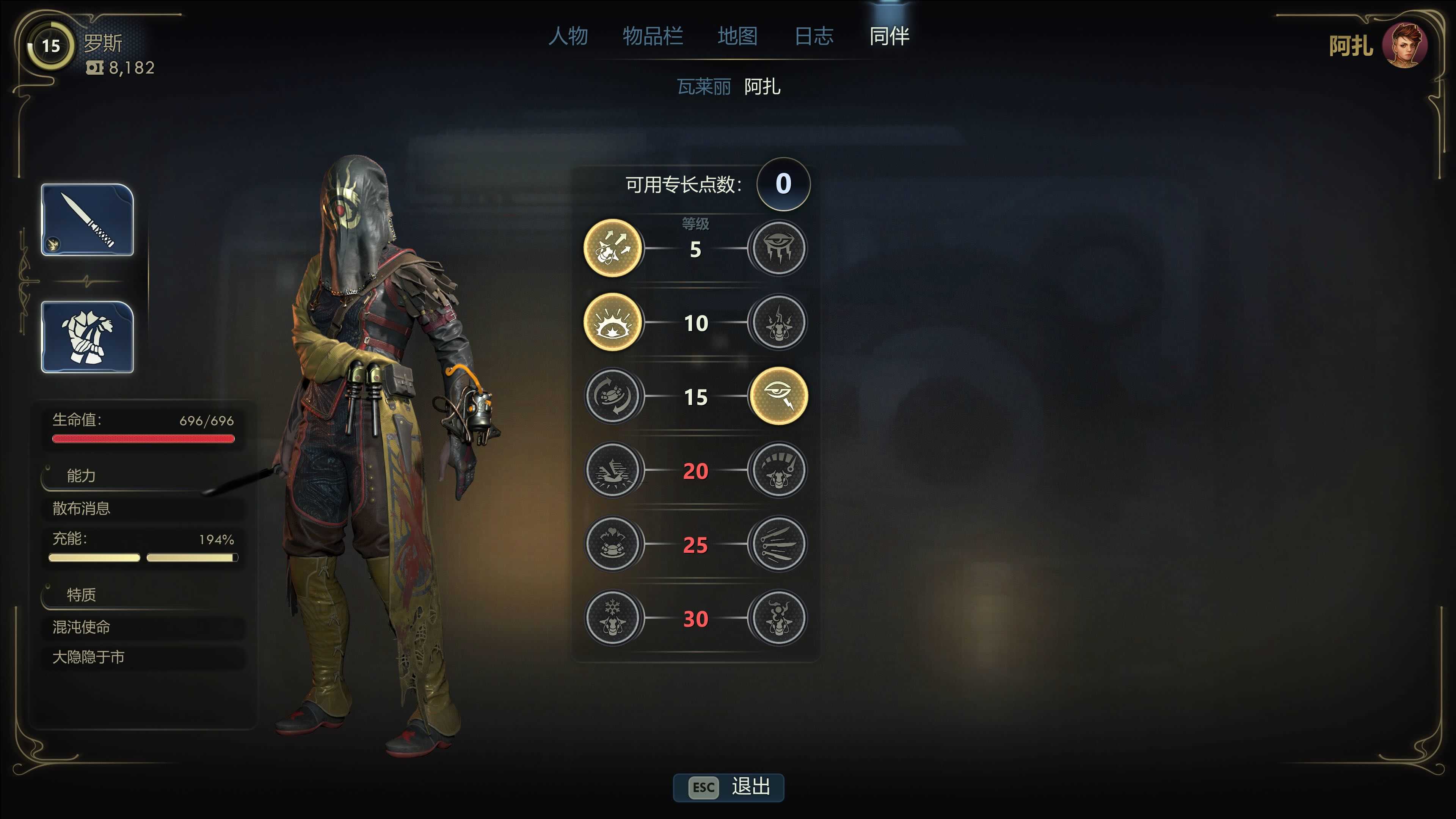Select the dagger weapon slot
This screenshot has width=1456, height=819.
tap(87, 220)
